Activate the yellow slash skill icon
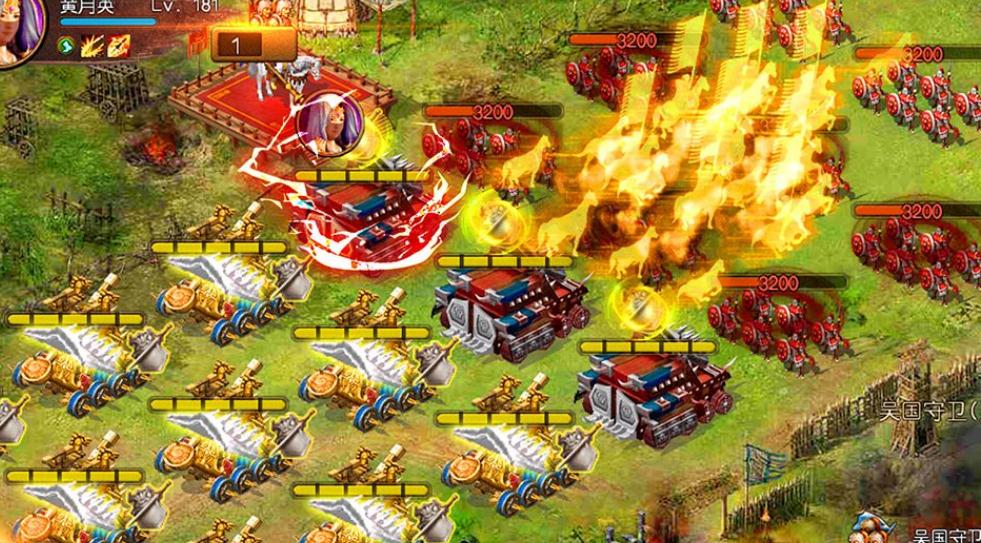The width and height of the screenshot is (981, 543). tap(94, 44)
